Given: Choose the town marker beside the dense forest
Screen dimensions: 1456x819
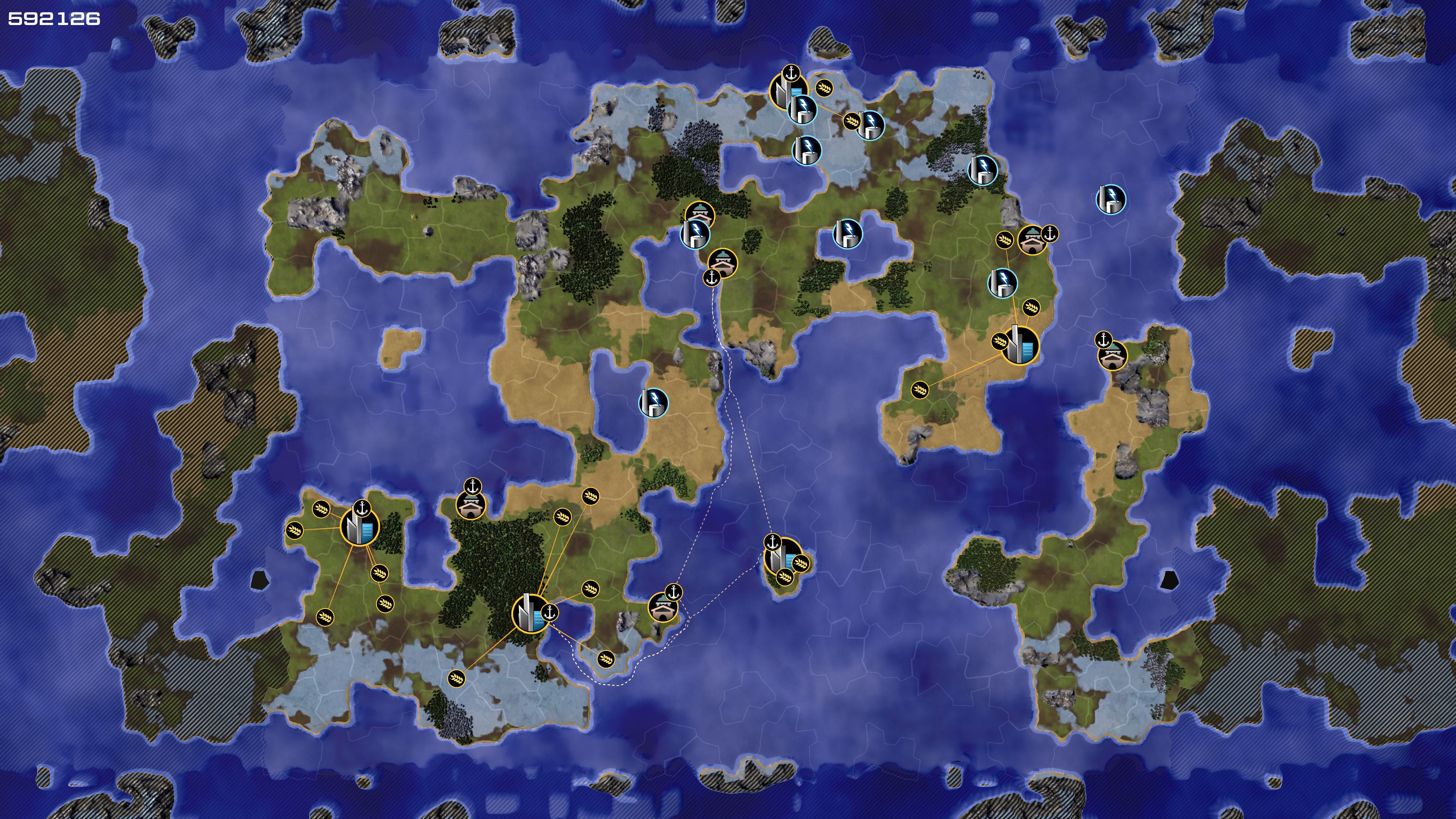Looking at the screenshot, I should pyautogui.click(x=471, y=505).
